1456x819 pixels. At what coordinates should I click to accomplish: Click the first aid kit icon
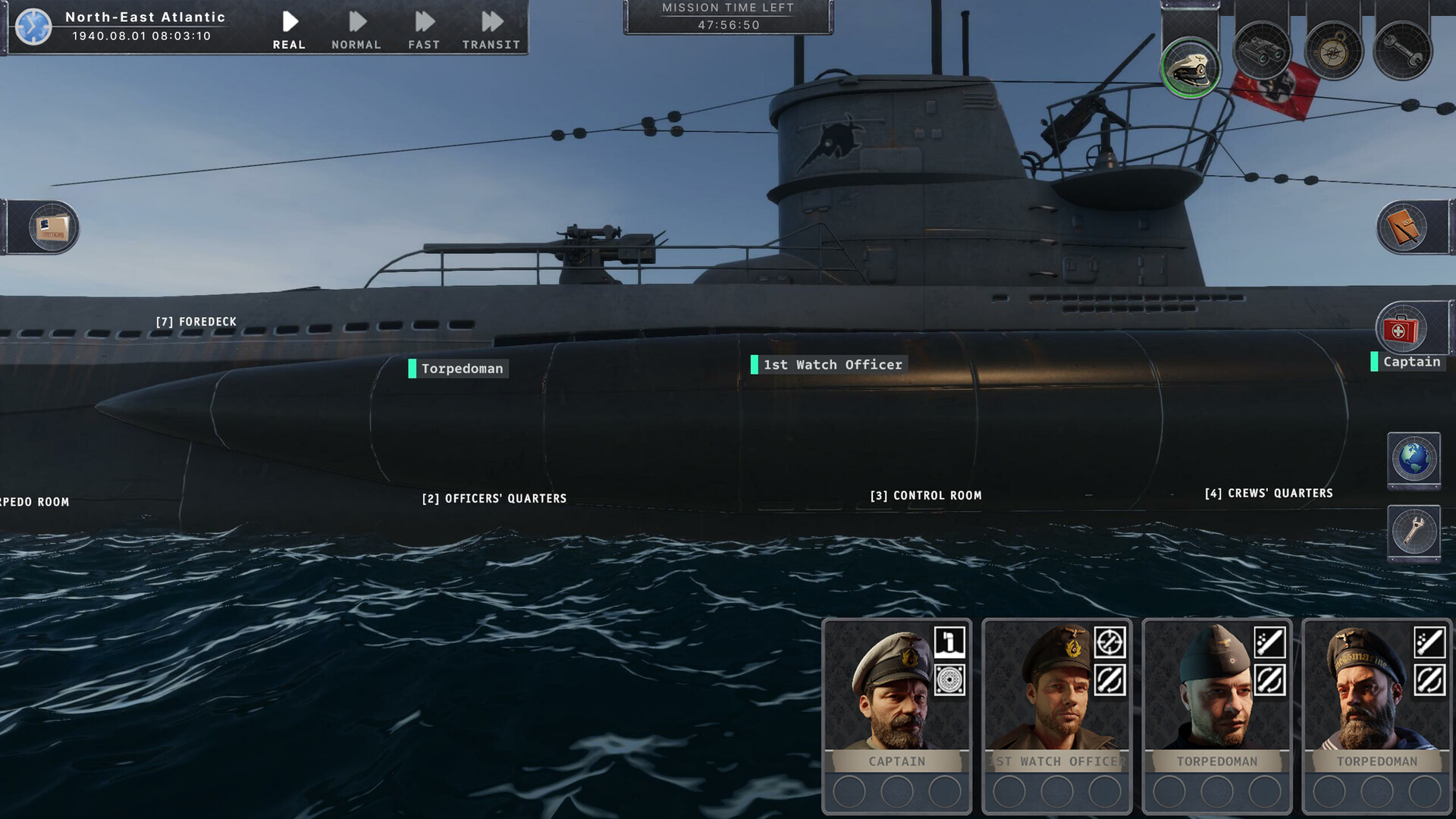pyautogui.click(x=1401, y=329)
